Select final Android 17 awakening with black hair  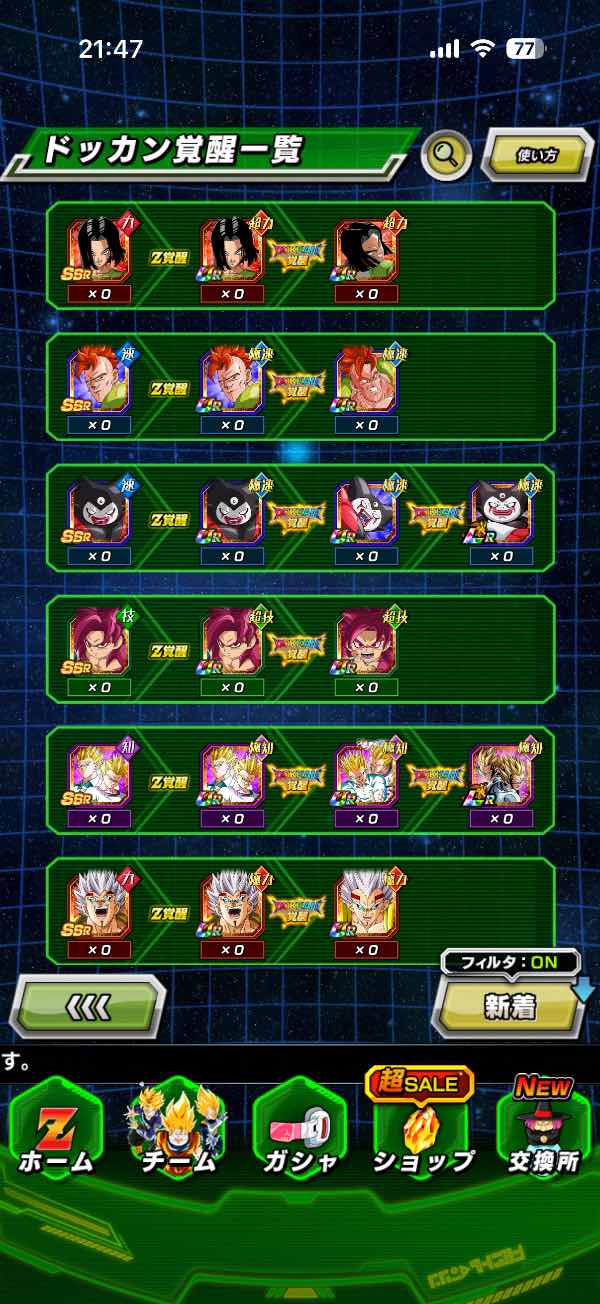point(367,250)
